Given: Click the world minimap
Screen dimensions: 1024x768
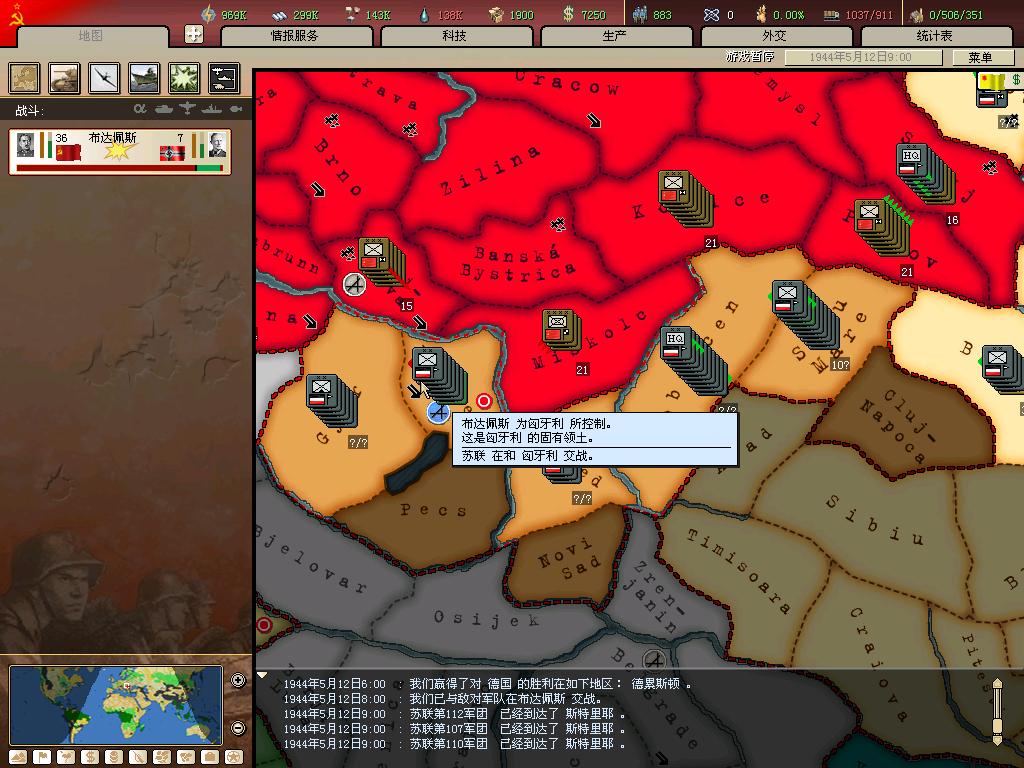Looking at the screenshot, I should tap(116, 704).
